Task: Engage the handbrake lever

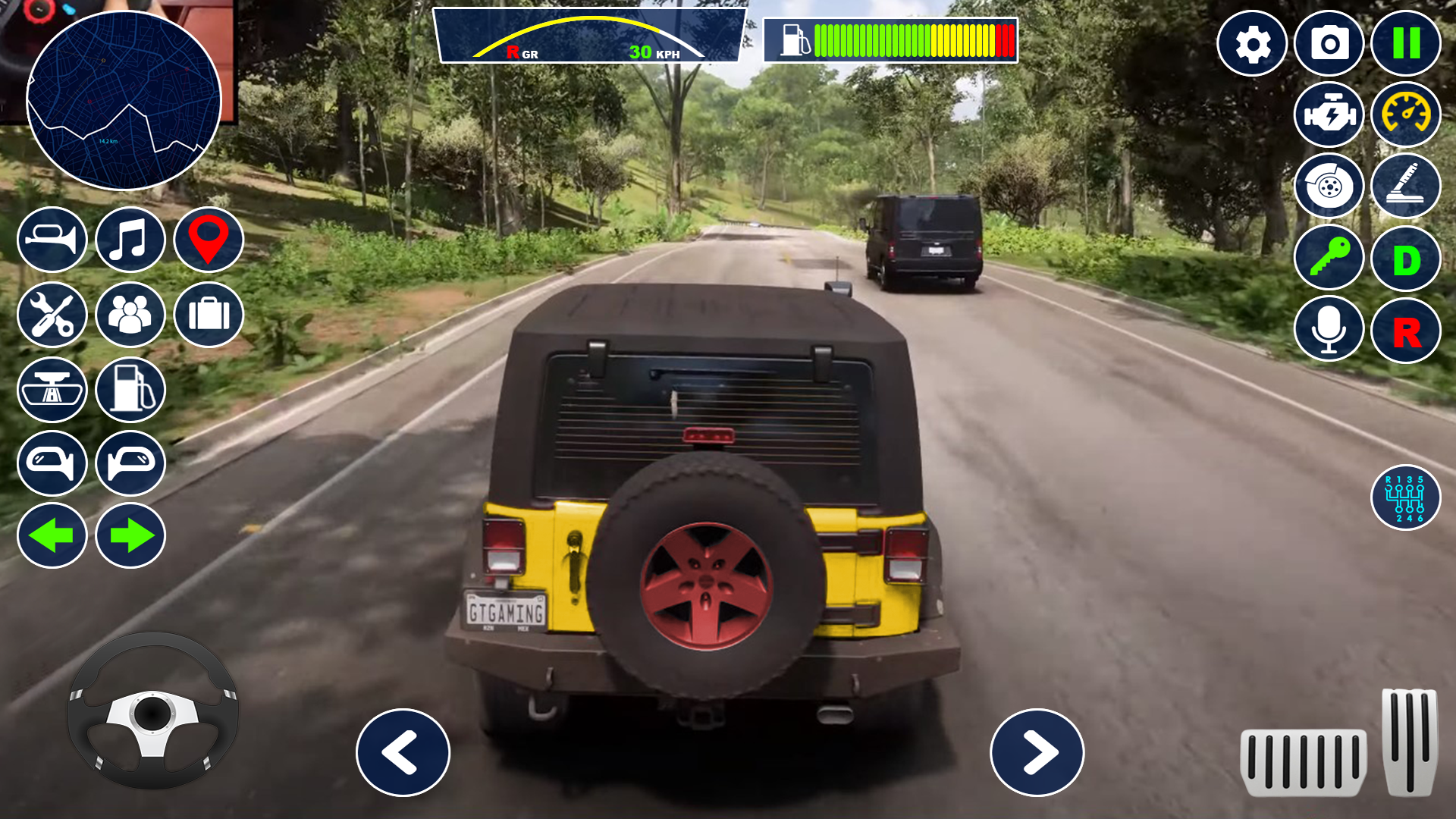Action: coord(1407,187)
